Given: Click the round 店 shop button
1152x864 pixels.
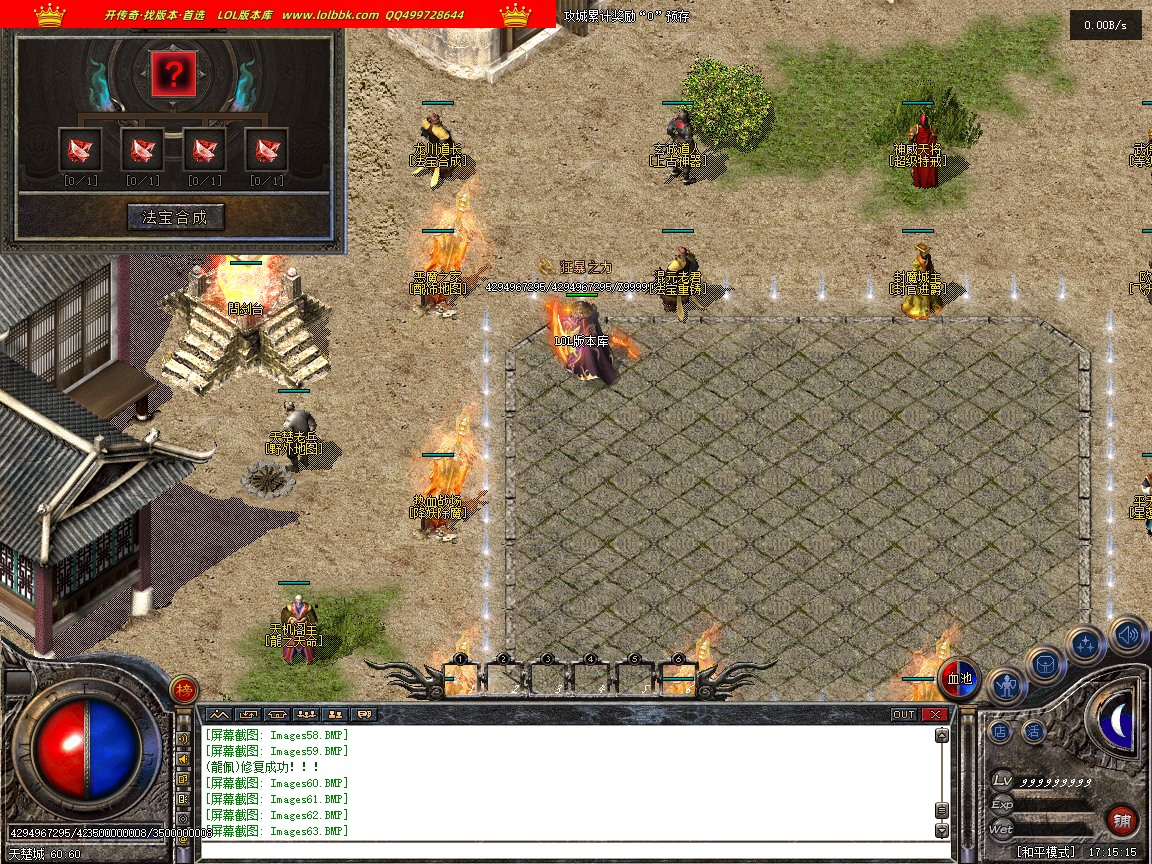Looking at the screenshot, I should (x=1000, y=732).
